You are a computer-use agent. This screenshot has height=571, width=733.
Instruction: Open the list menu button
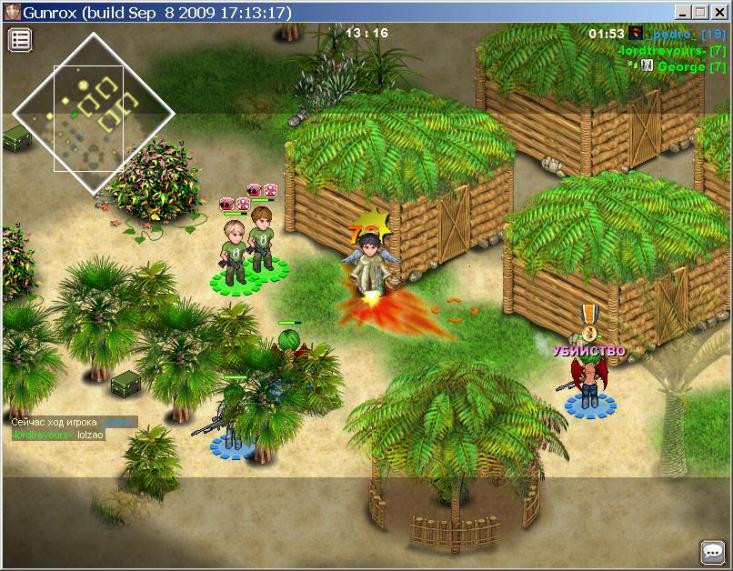[x=20, y=40]
